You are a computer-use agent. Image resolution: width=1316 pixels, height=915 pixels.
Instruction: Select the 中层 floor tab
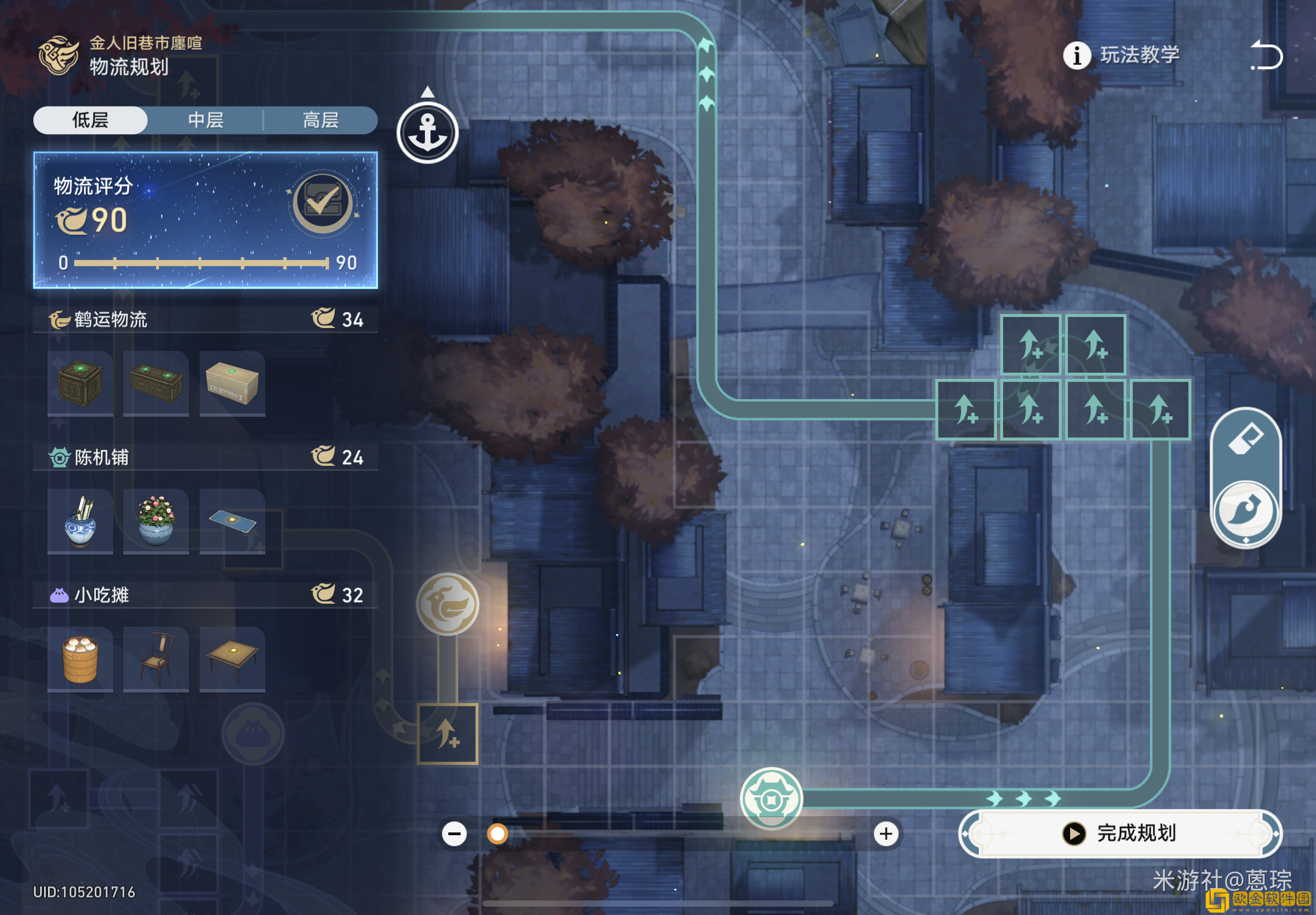coord(206,121)
